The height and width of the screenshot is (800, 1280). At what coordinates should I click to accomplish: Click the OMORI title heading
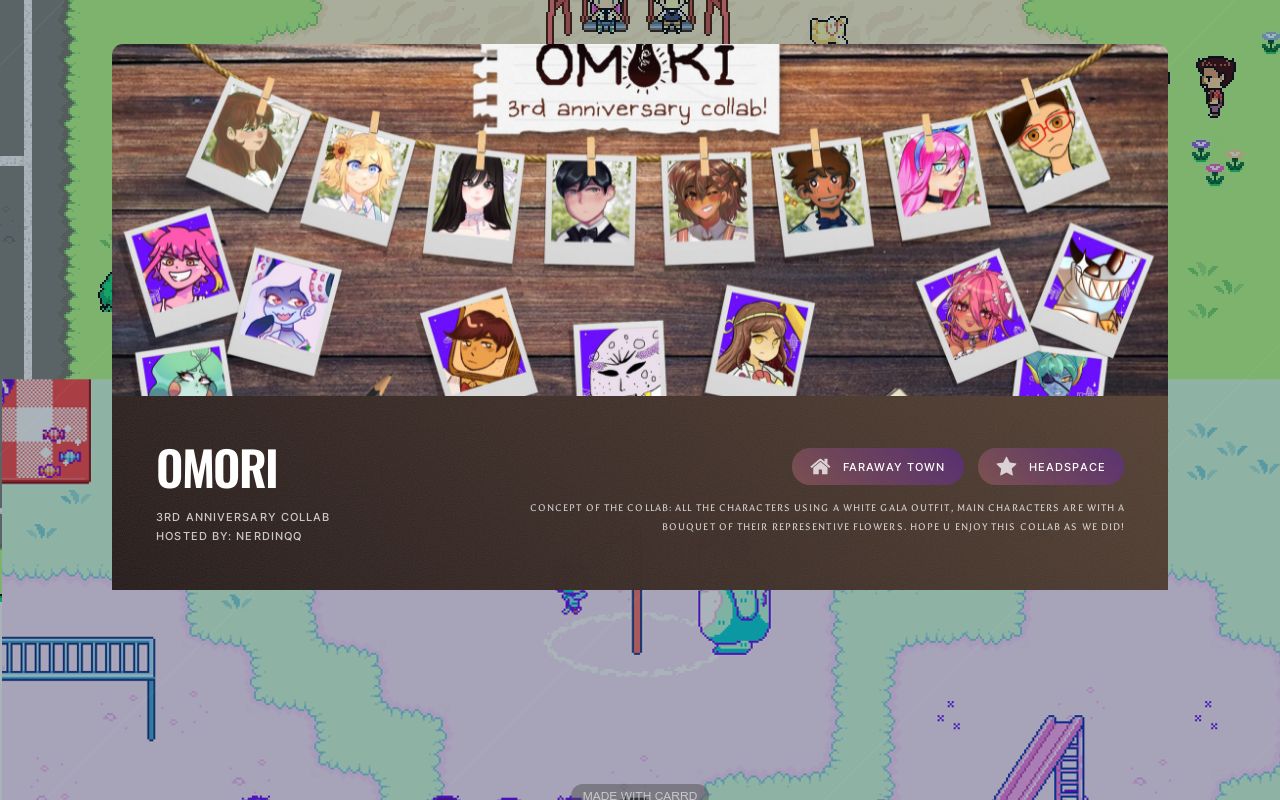click(x=216, y=466)
